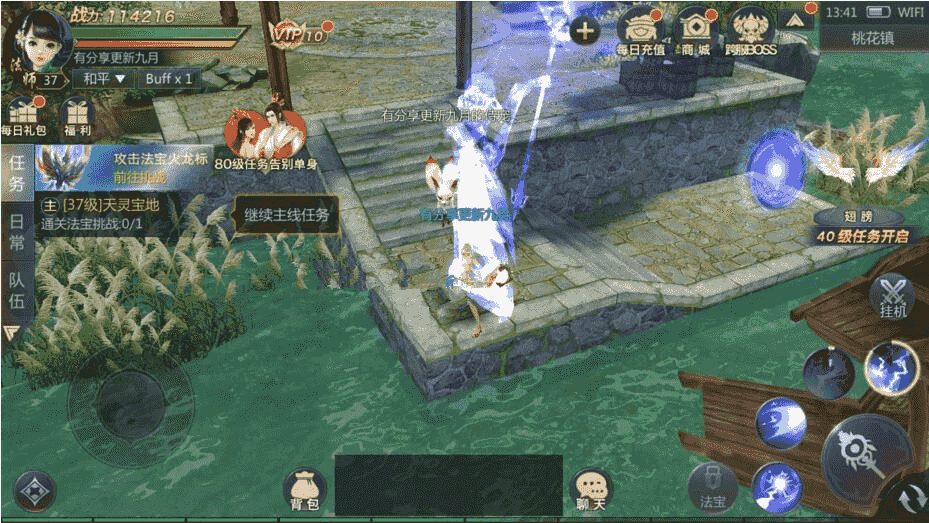
Task: Click the player character portrait
Action: coord(36,38)
